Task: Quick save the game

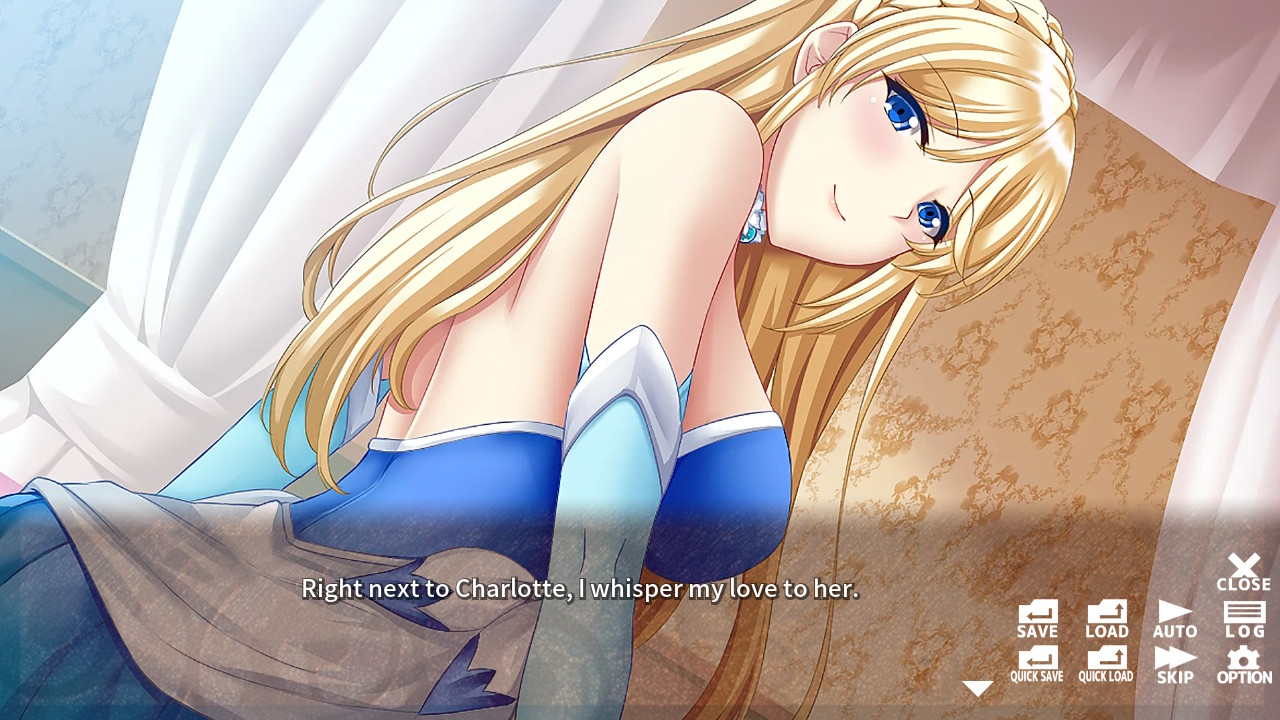Action: click(1037, 663)
